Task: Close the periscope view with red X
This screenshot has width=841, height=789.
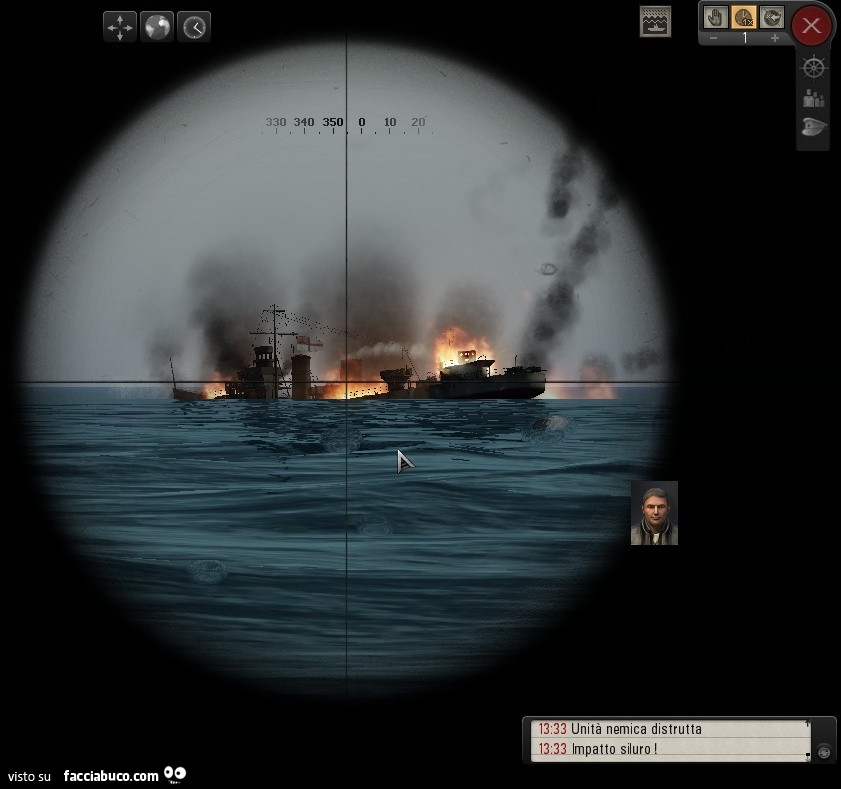Action: click(812, 25)
